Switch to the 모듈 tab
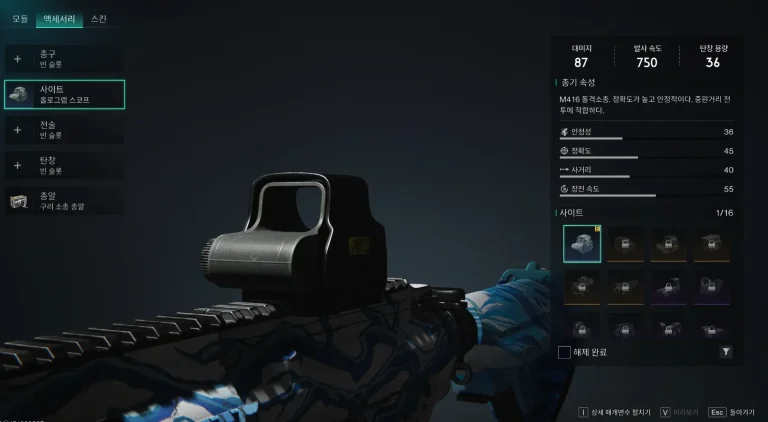Screen dimensions: 768x422 coord(19,18)
